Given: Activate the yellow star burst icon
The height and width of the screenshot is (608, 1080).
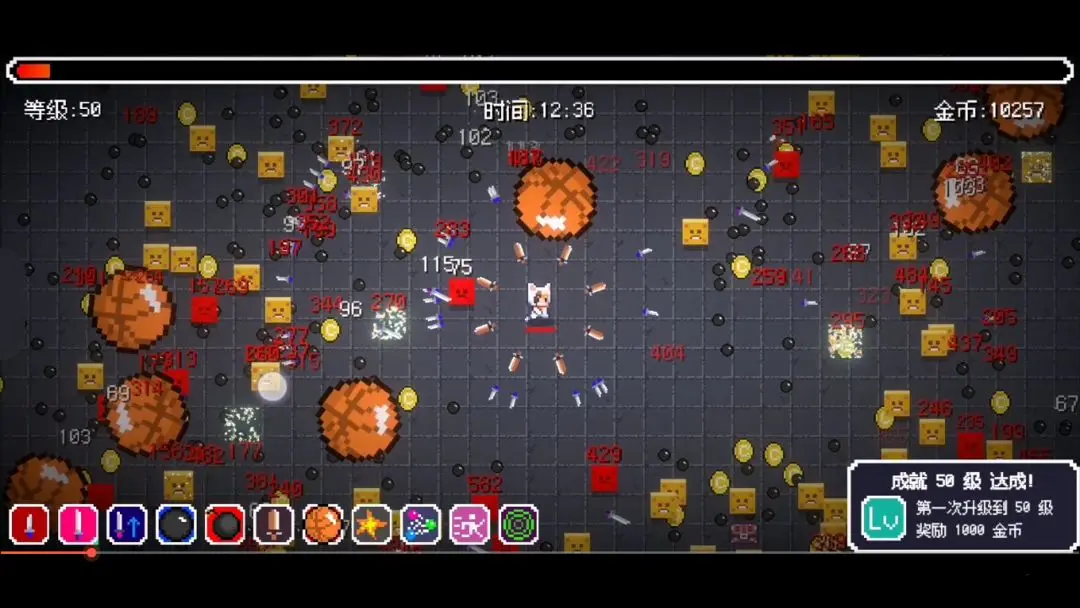Looking at the screenshot, I should click(372, 525).
